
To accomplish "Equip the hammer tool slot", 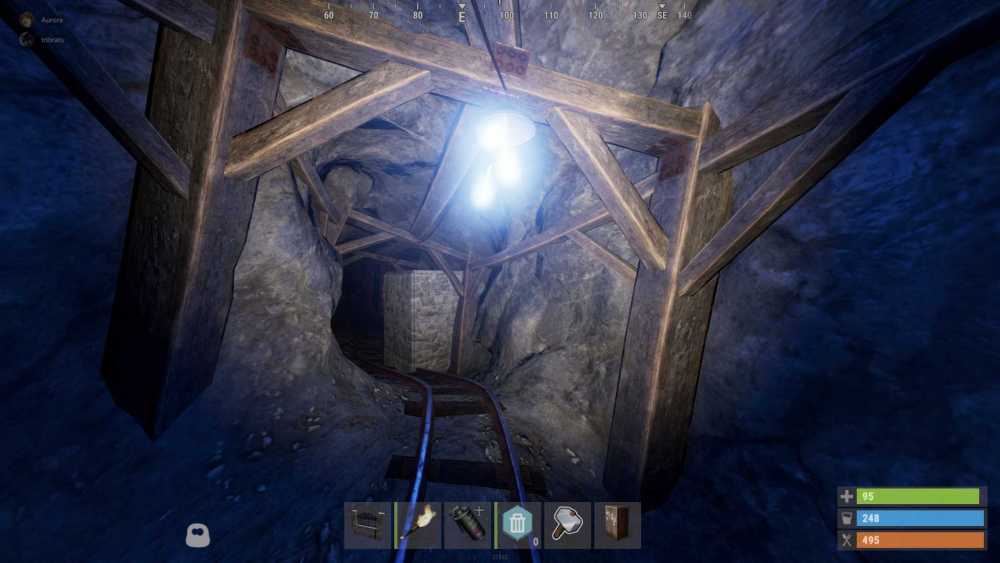I will pyautogui.click(x=567, y=525).
